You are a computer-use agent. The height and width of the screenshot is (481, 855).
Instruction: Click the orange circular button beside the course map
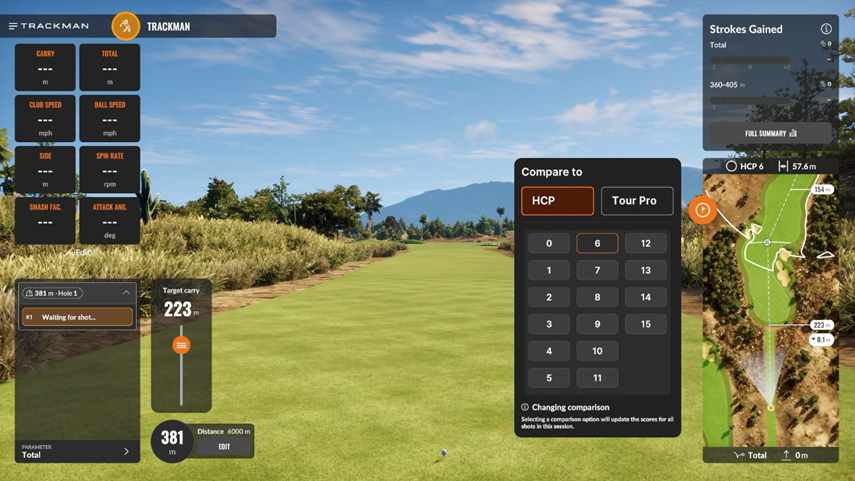(702, 210)
